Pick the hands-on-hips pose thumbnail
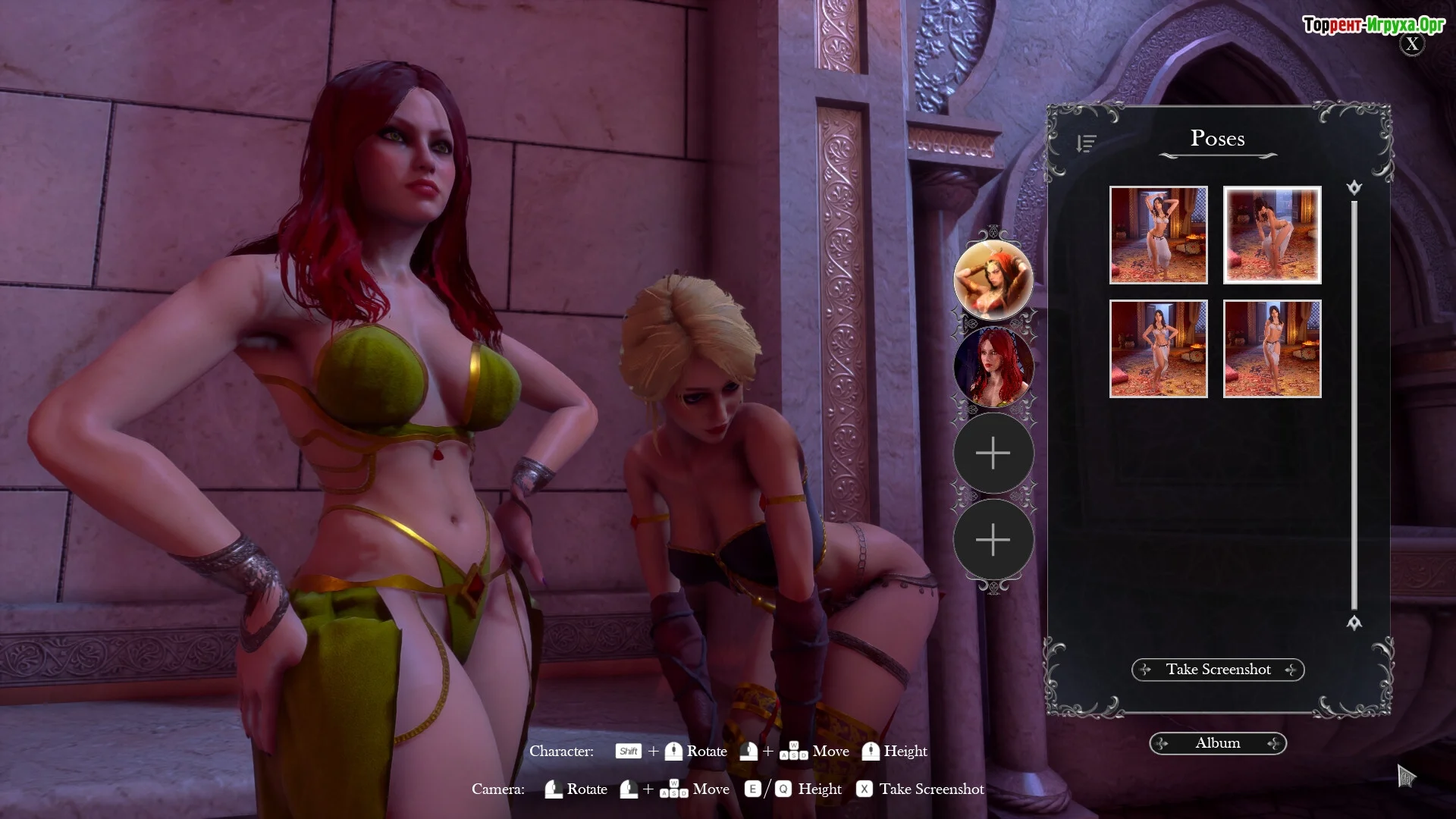This screenshot has height=819, width=1456. point(1158,349)
